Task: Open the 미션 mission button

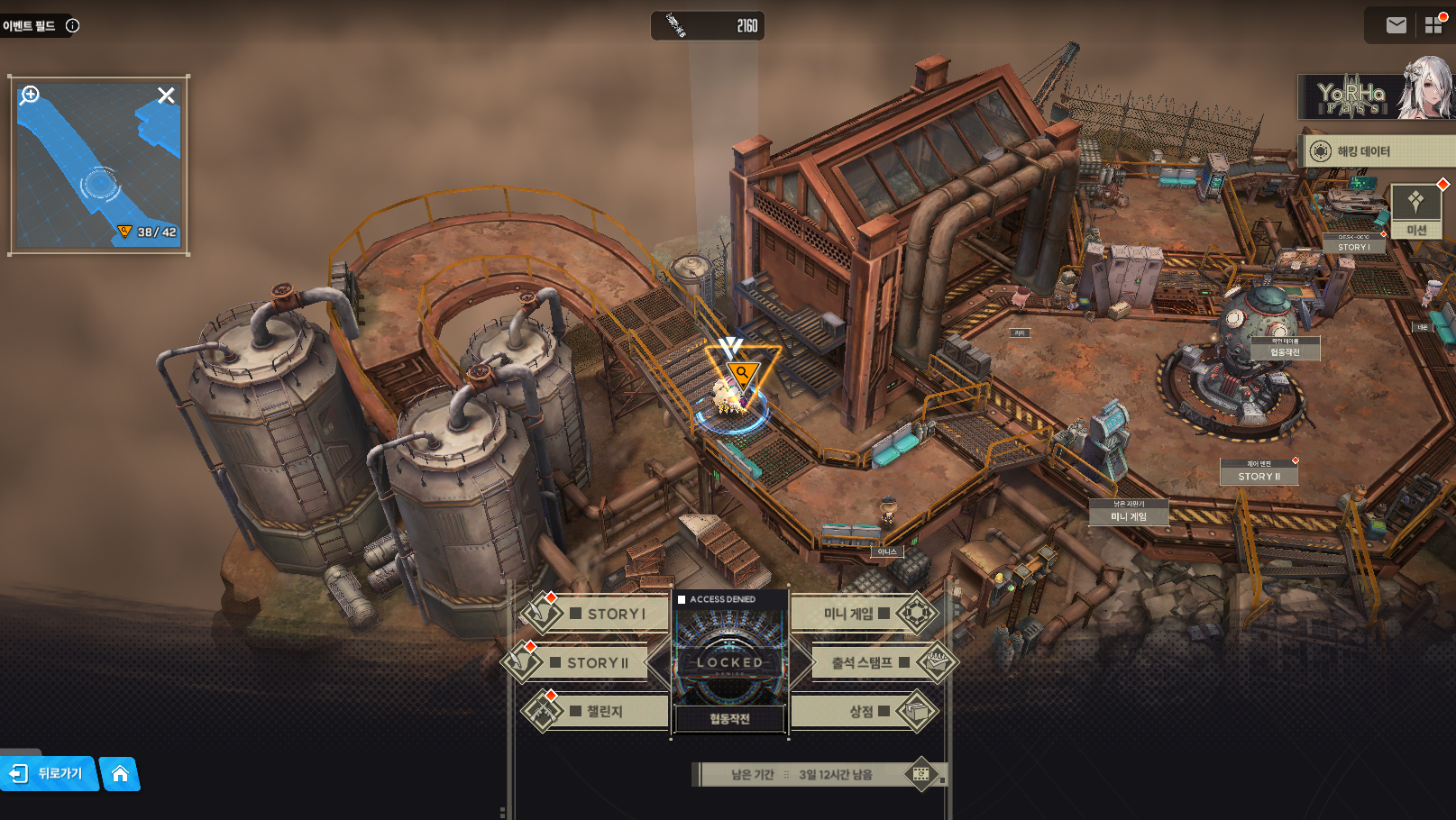Action: tap(1416, 212)
